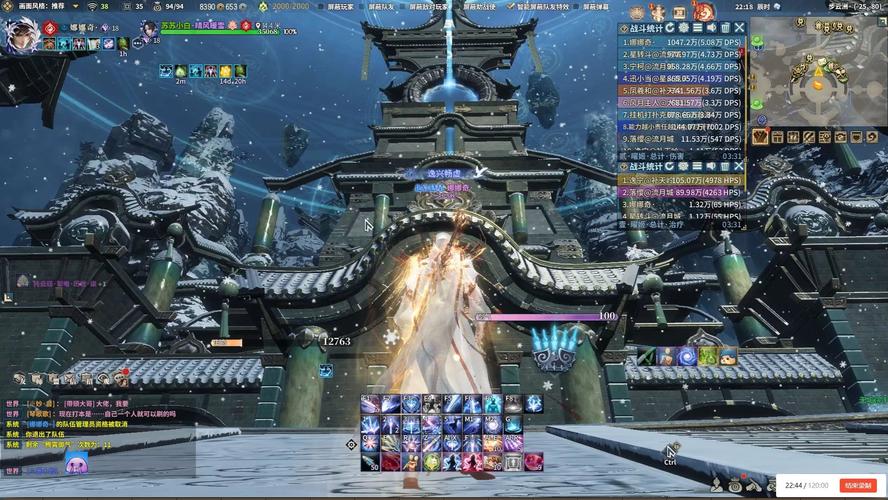Open gear settings on the damage statistics panel
Image resolution: width=888 pixels, height=500 pixels.
pyautogui.click(x=684, y=28)
